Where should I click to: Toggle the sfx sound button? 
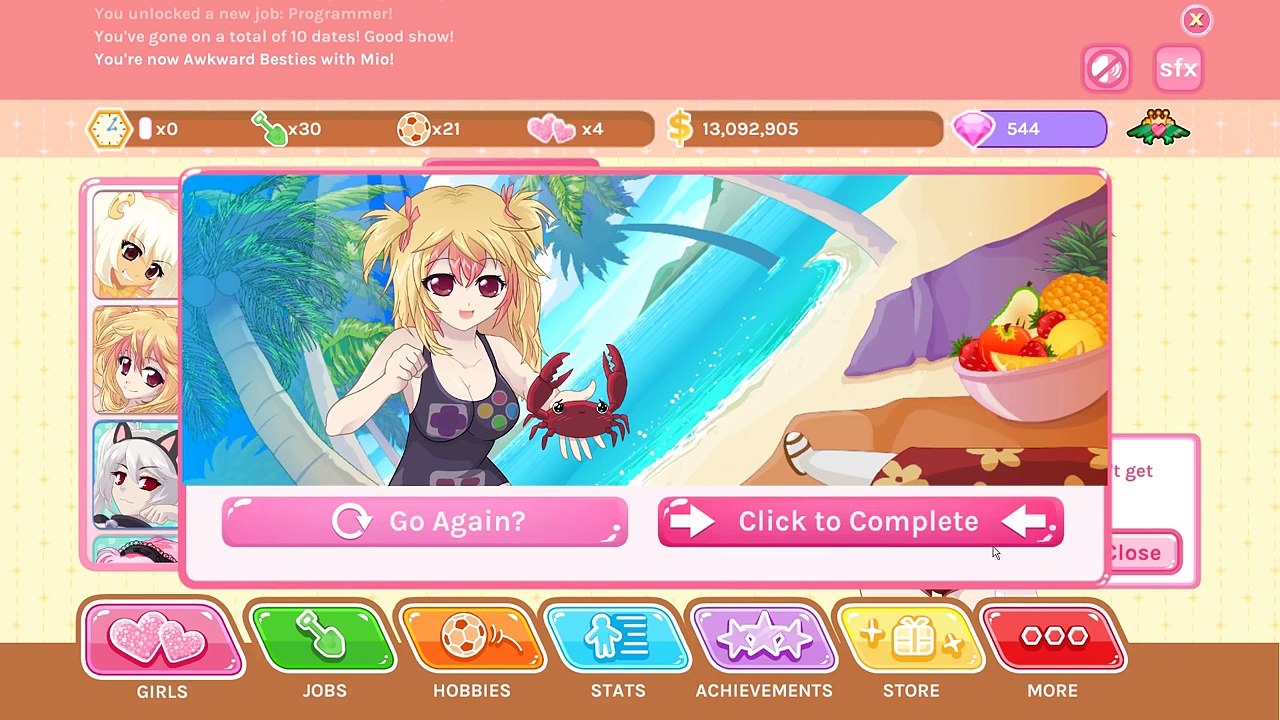point(1178,68)
